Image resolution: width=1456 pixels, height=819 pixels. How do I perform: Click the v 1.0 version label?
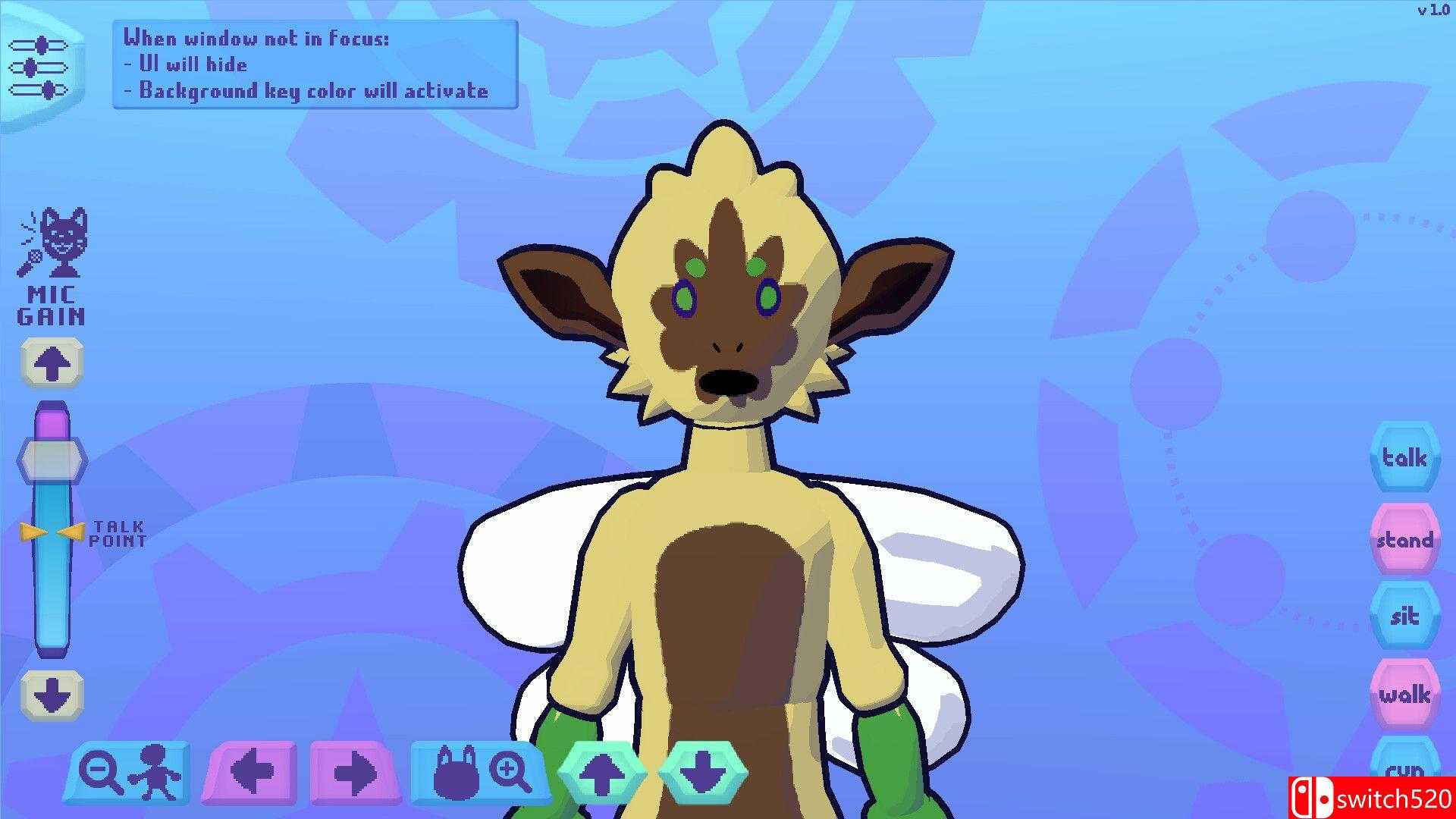point(1432,11)
